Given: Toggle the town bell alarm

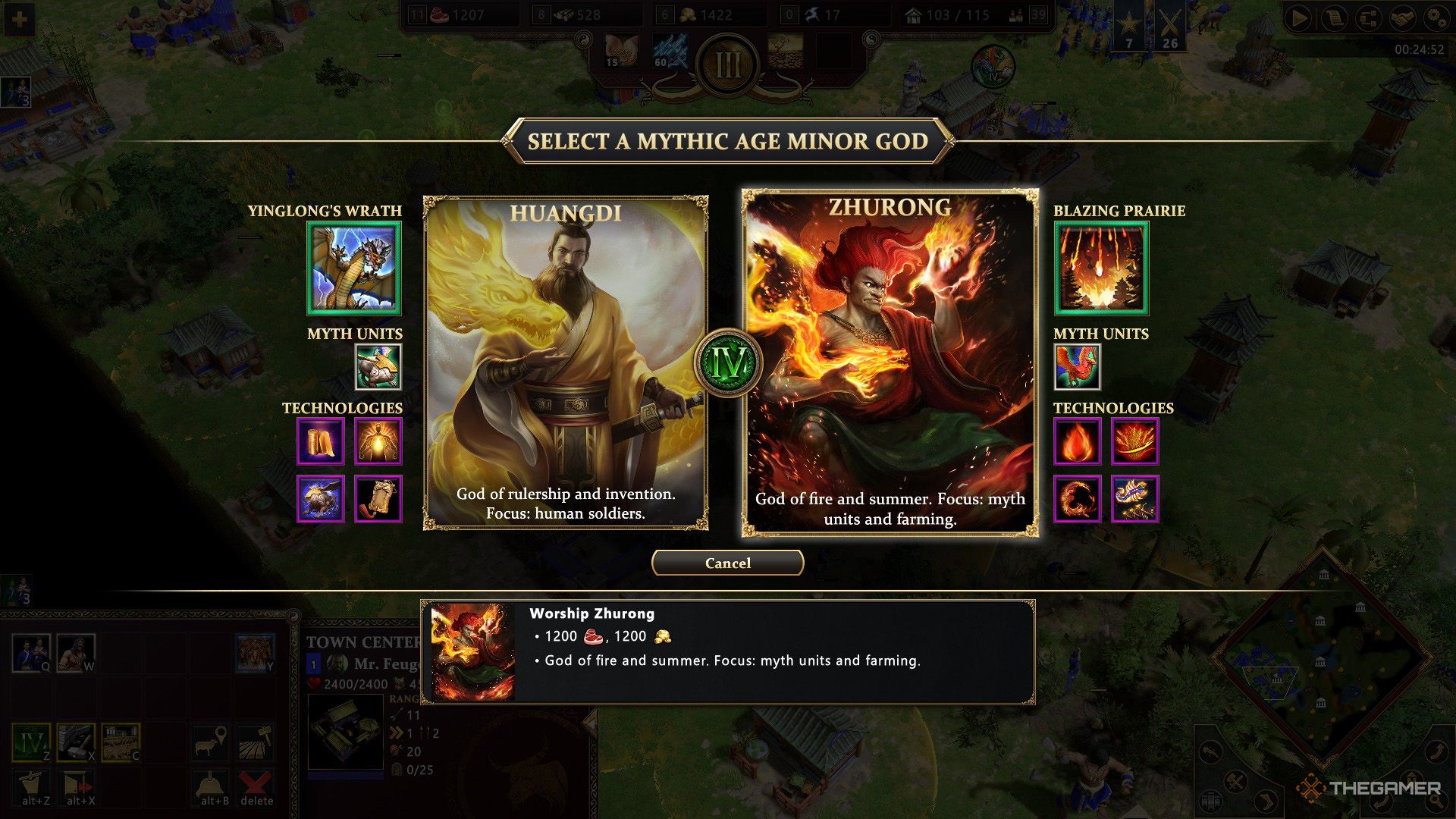Looking at the screenshot, I should [x=210, y=785].
